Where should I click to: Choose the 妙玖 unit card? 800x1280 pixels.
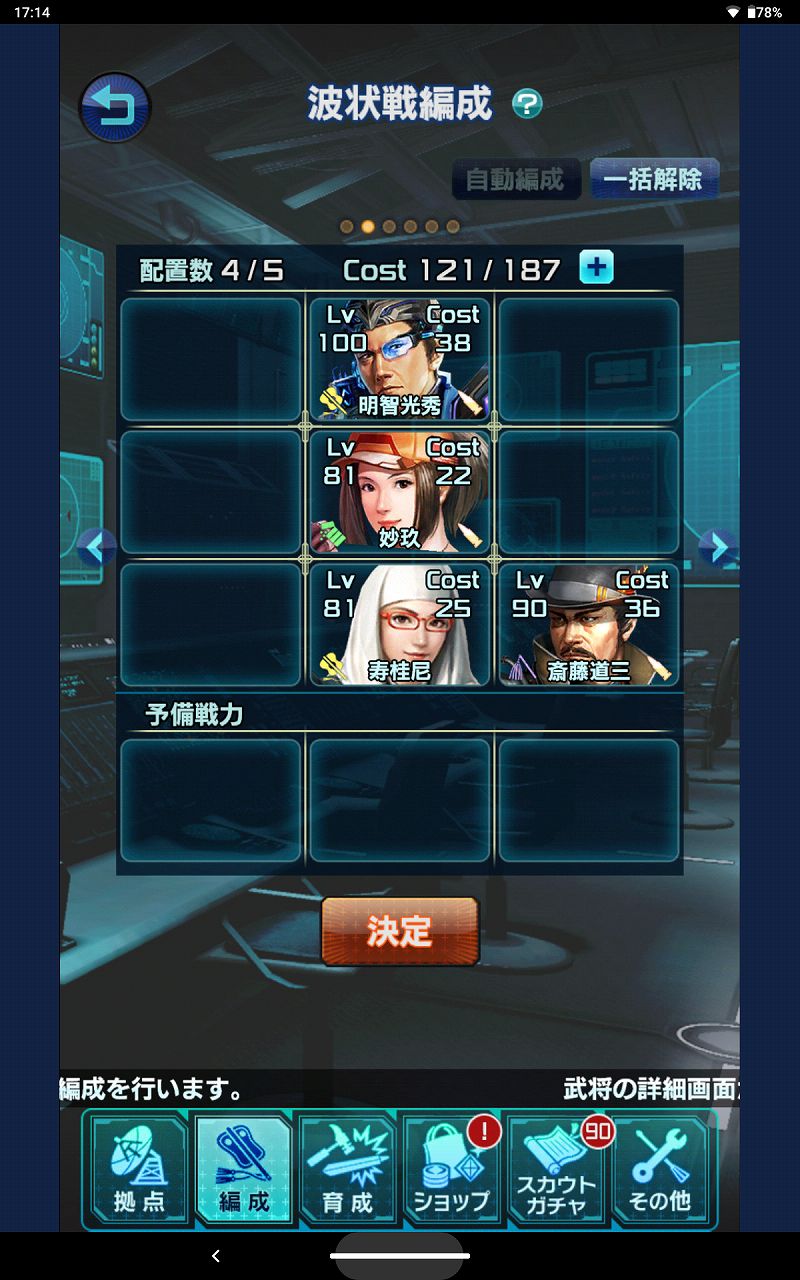click(400, 492)
